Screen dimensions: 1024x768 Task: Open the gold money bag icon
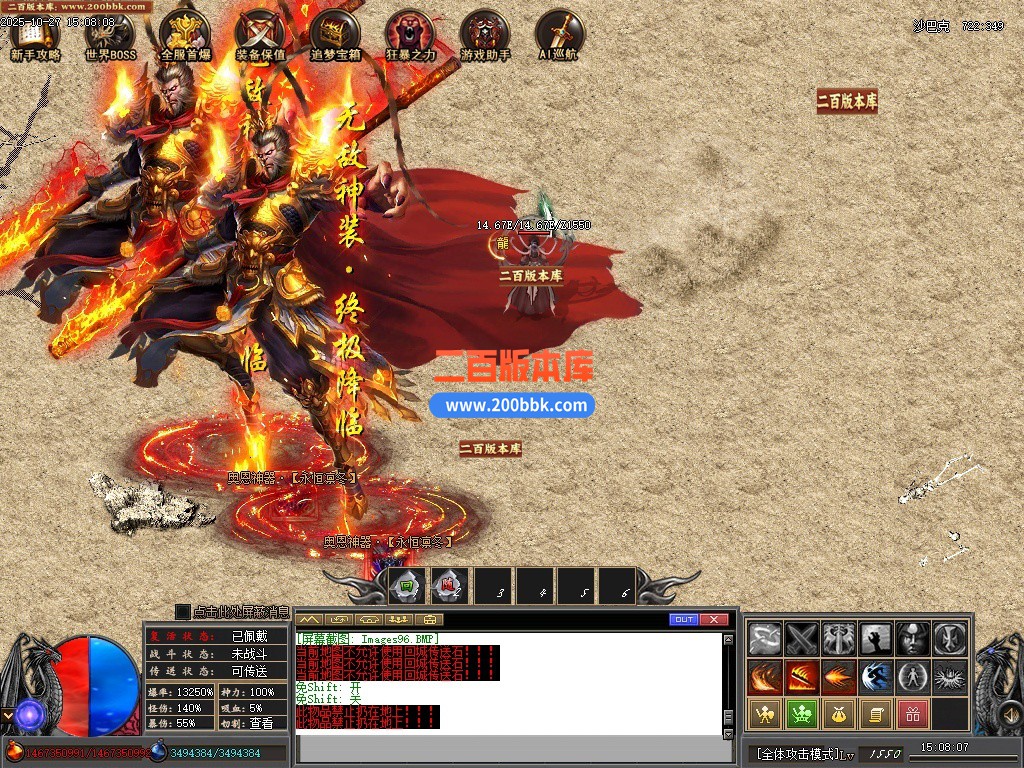click(839, 714)
